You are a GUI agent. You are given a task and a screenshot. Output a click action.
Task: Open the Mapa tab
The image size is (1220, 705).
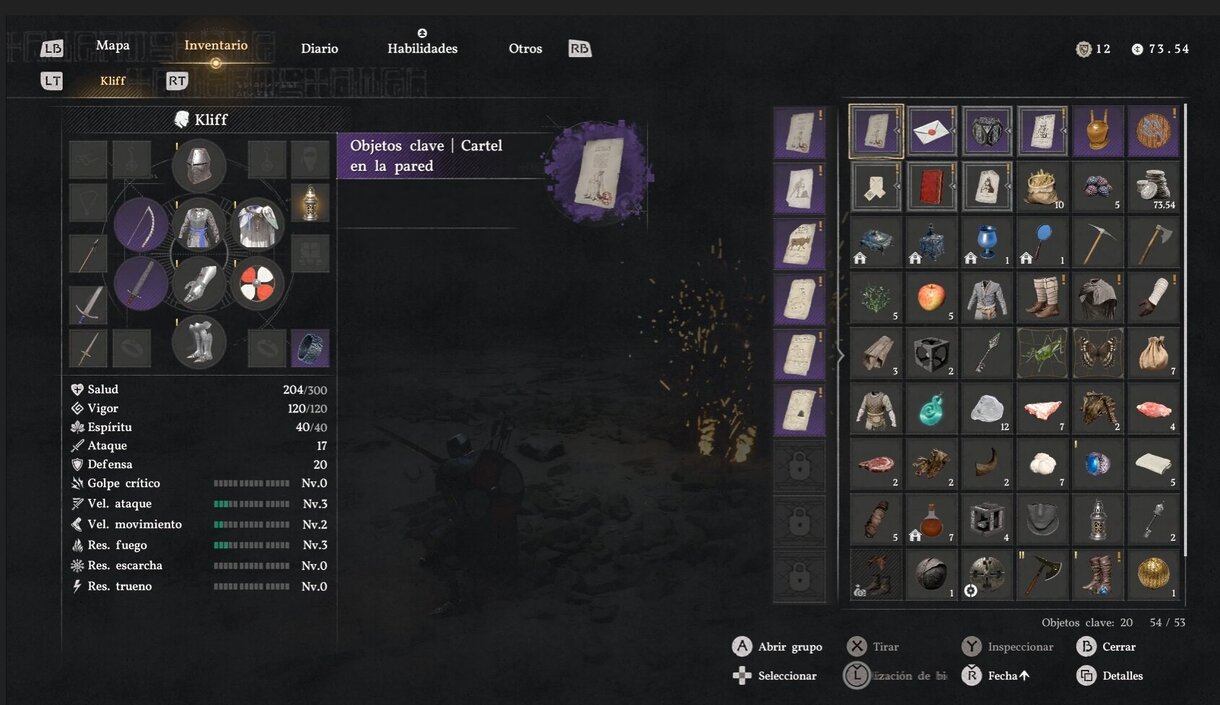[x=112, y=45]
